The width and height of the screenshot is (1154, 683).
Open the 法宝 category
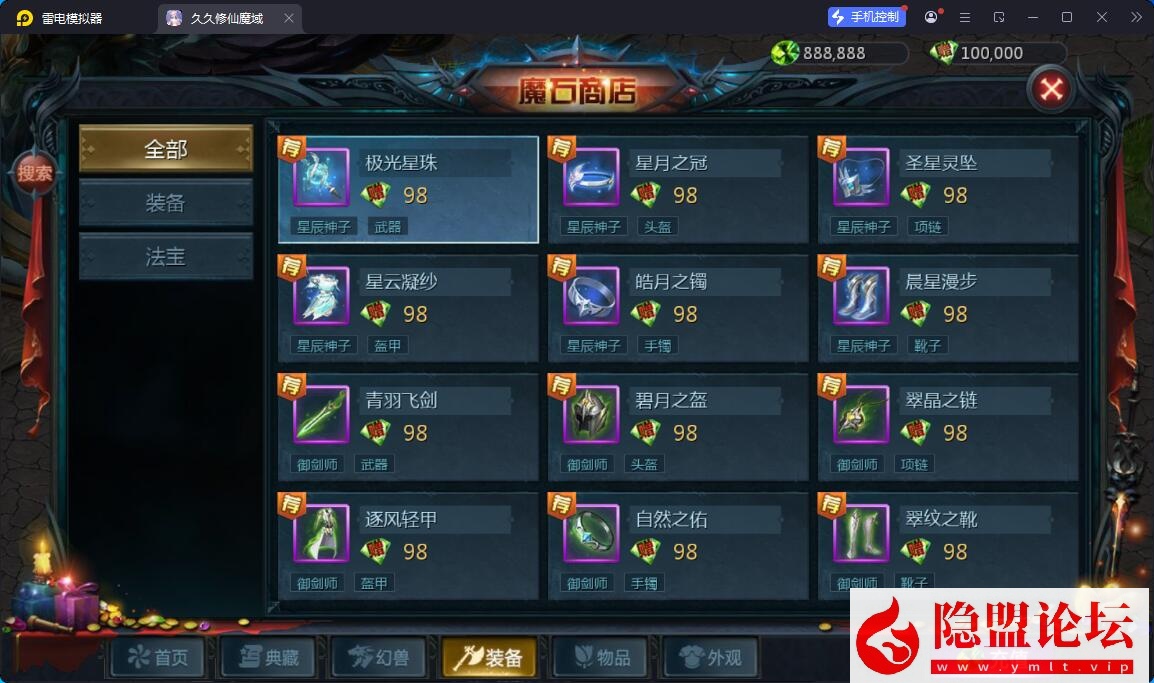click(166, 257)
